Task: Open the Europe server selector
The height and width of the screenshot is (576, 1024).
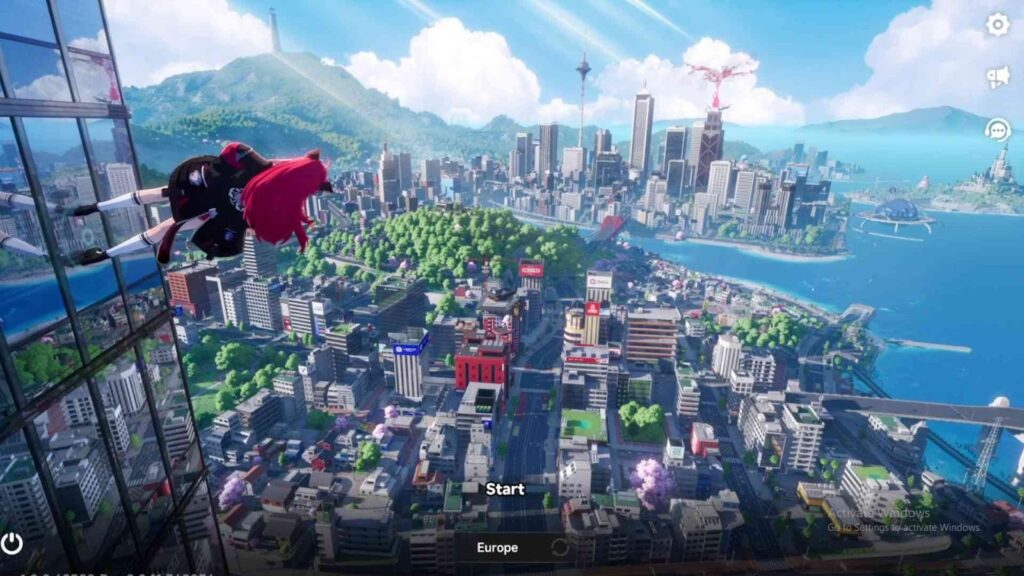Action: point(497,547)
